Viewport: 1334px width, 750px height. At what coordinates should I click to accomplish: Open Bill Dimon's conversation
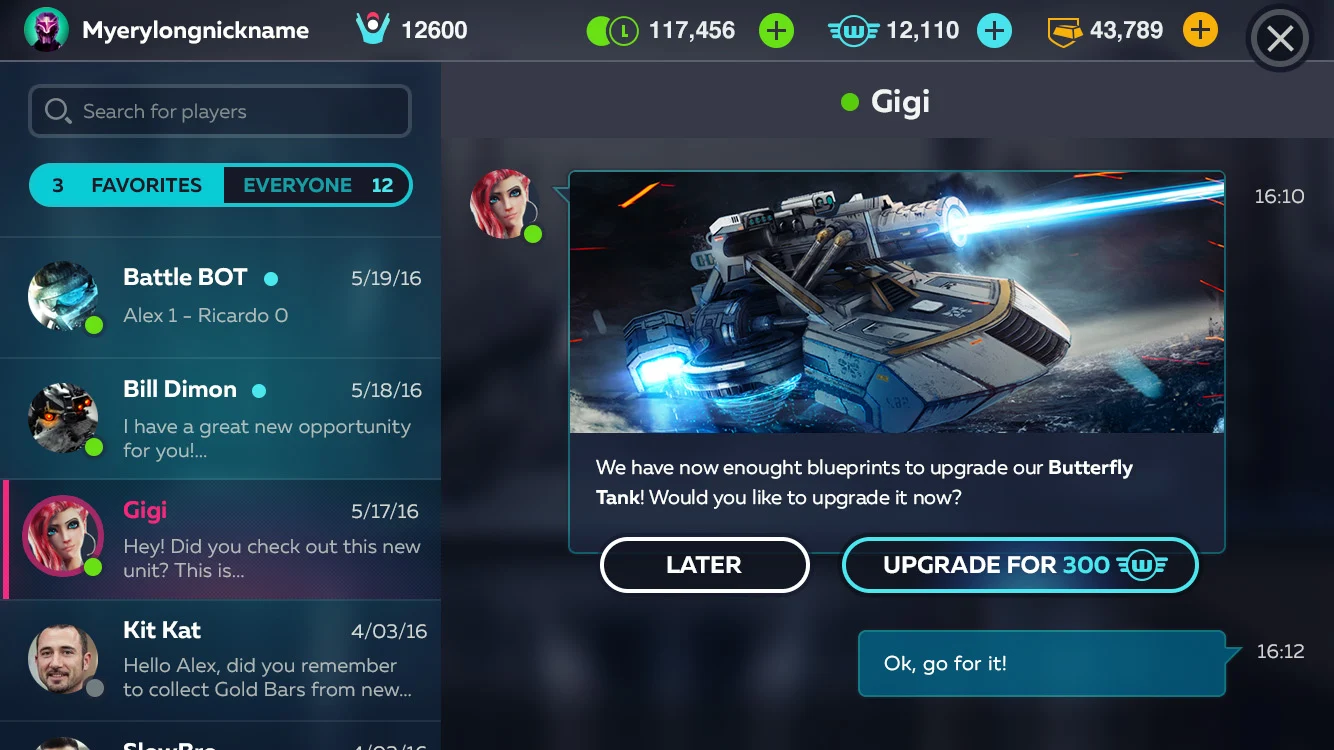pyautogui.click(x=220, y=418)
